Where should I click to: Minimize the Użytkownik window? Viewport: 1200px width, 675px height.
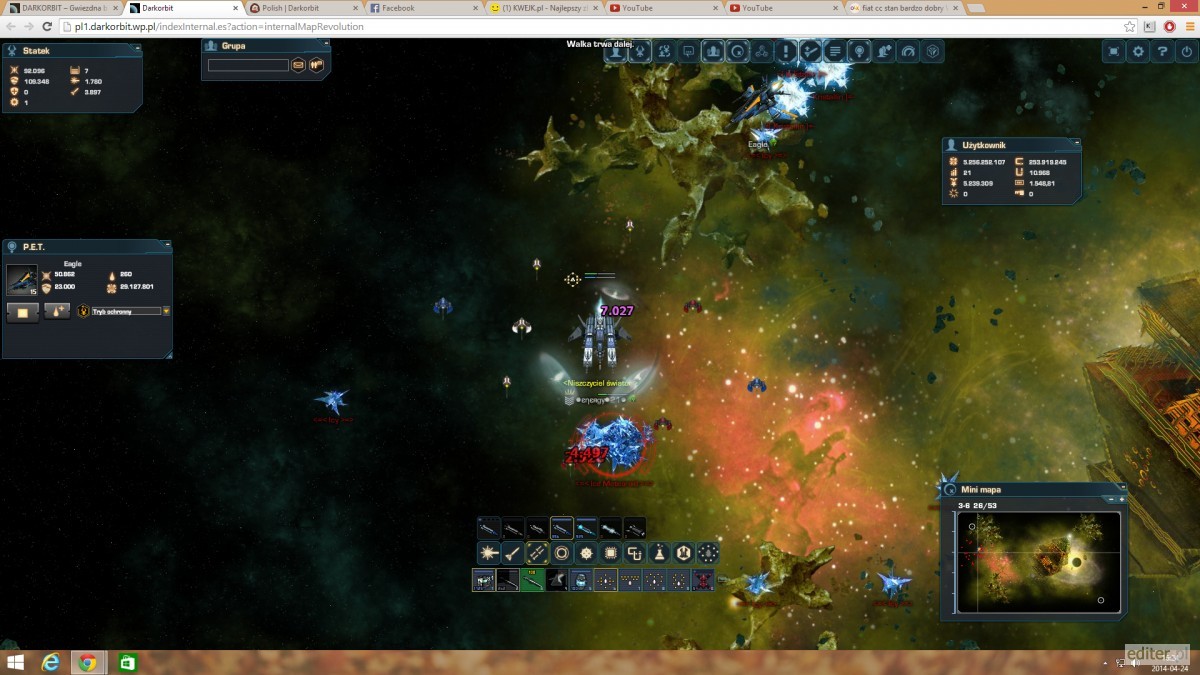[1076, 144]
